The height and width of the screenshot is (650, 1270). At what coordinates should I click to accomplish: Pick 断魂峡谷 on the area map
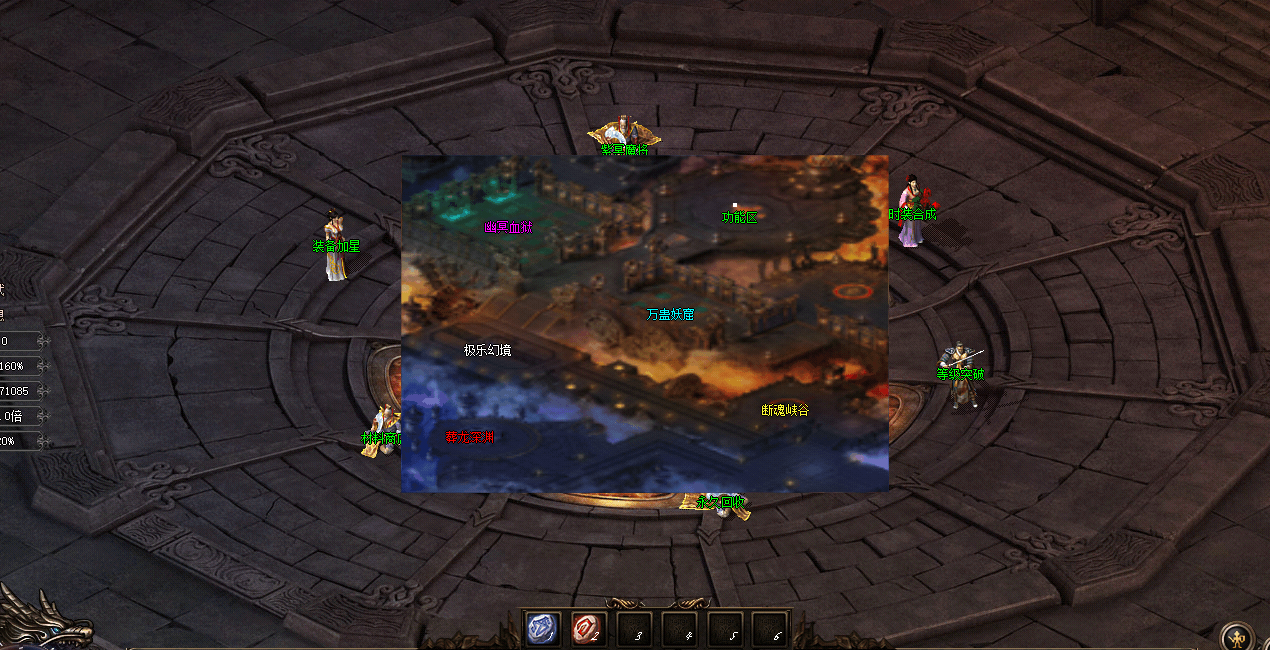[785, 410]
